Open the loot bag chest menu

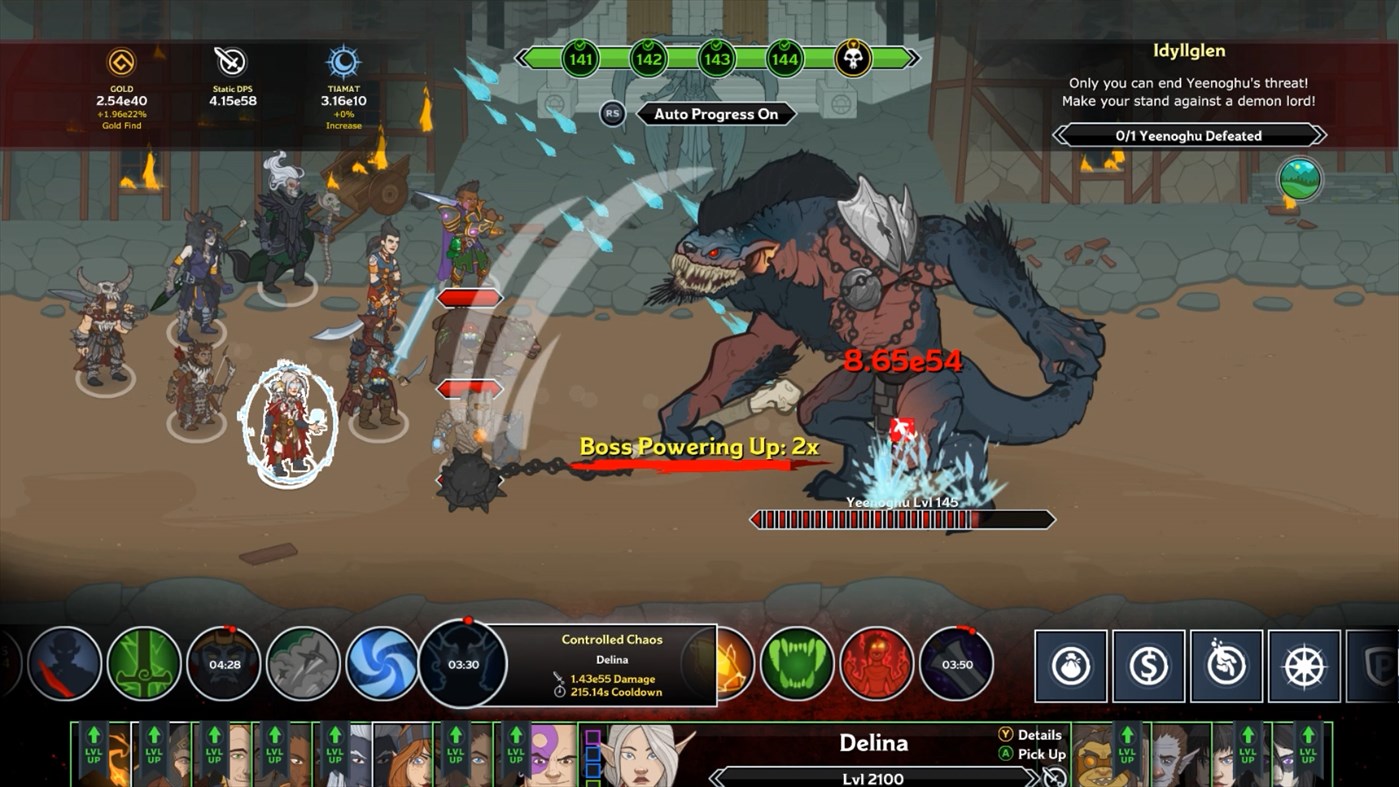1069,666
